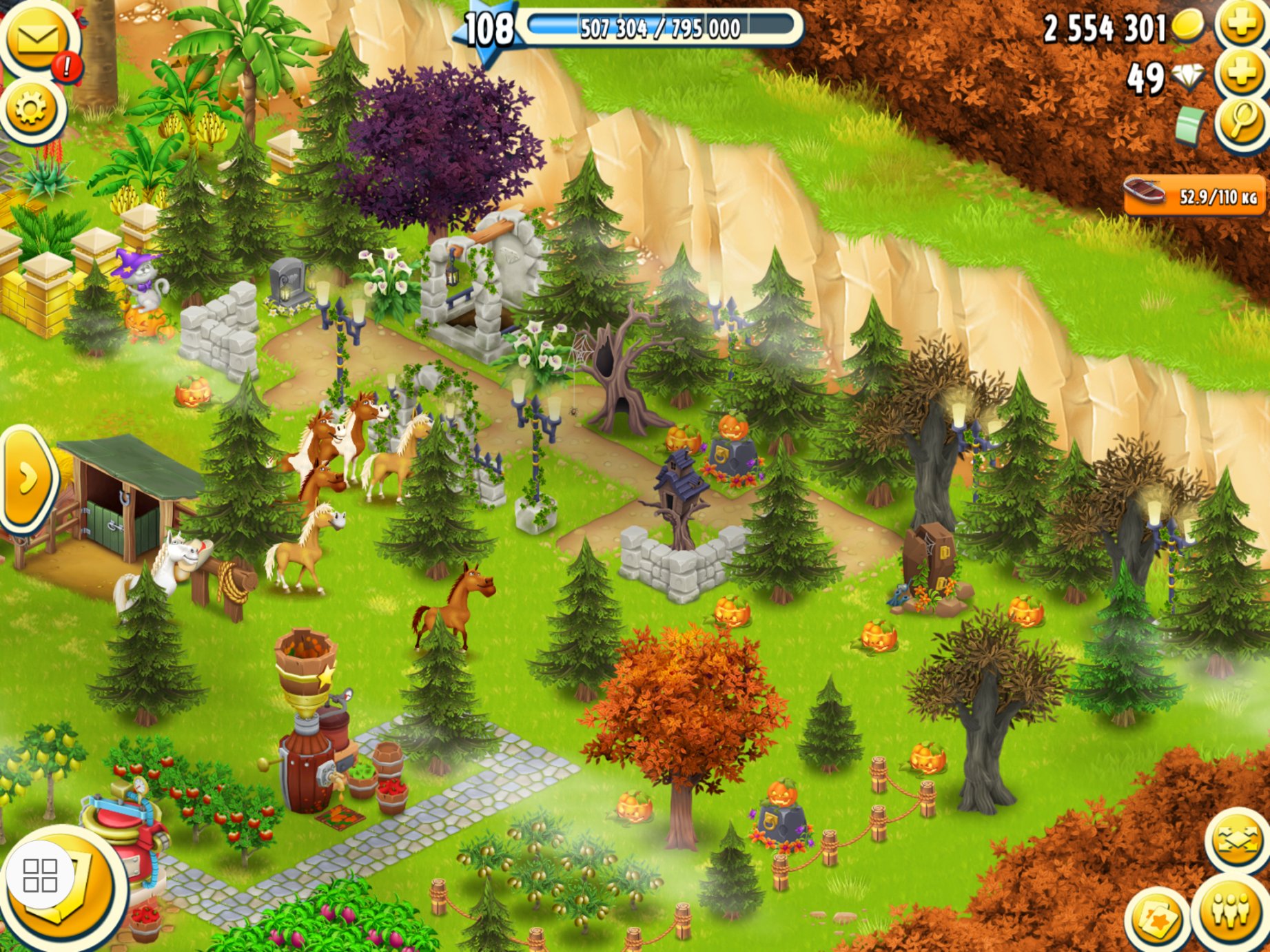Tap the yellow crossed-arrows button
The image size is (1270, 952).
point(1237,841)
